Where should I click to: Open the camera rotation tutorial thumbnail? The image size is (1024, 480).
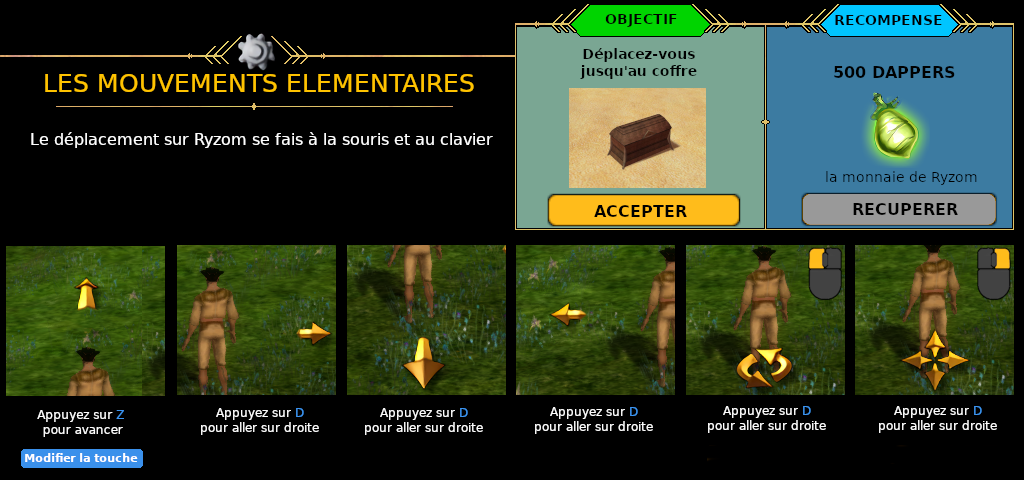[765, 320]
